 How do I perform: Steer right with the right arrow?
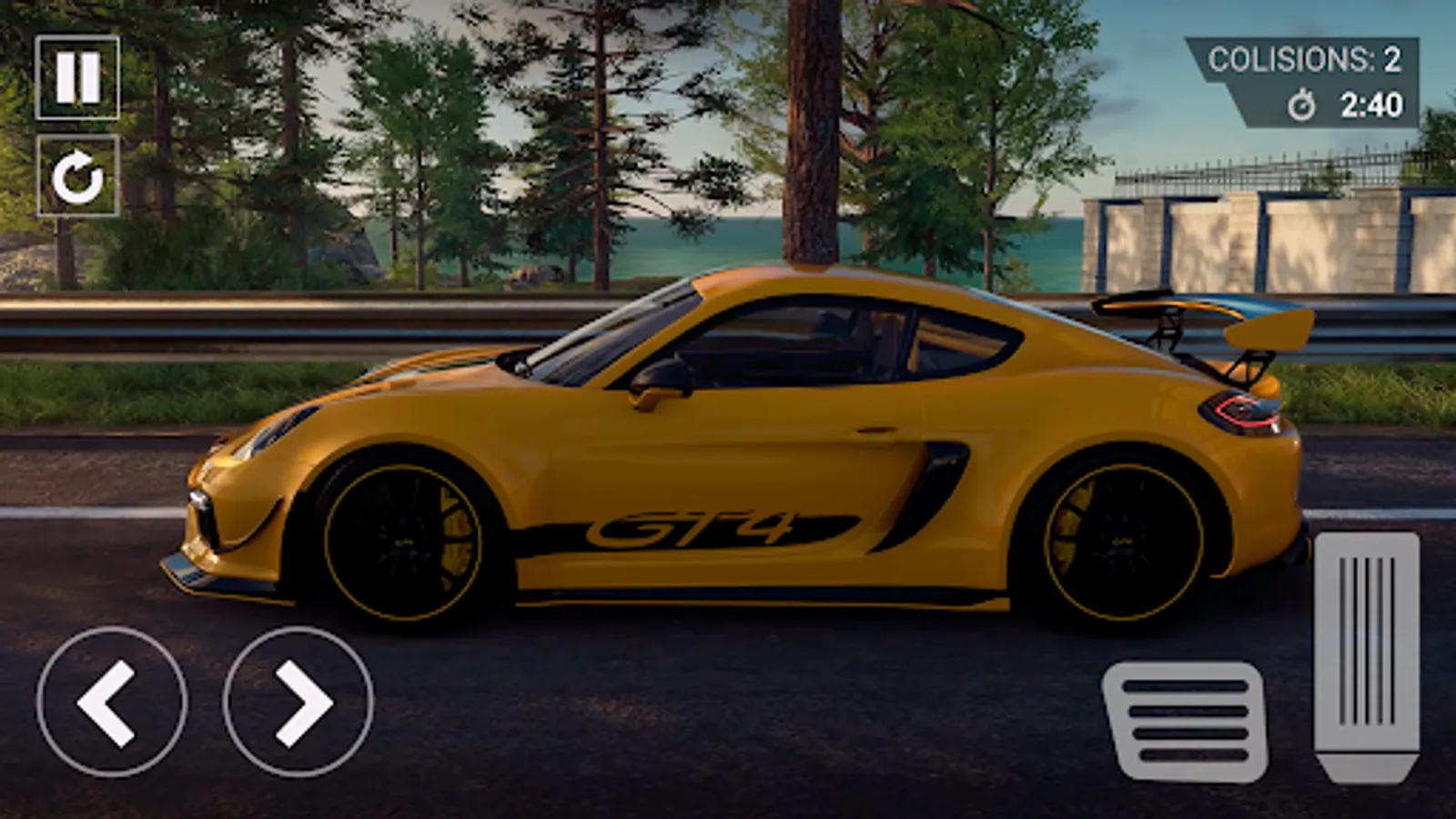[298, 702]
